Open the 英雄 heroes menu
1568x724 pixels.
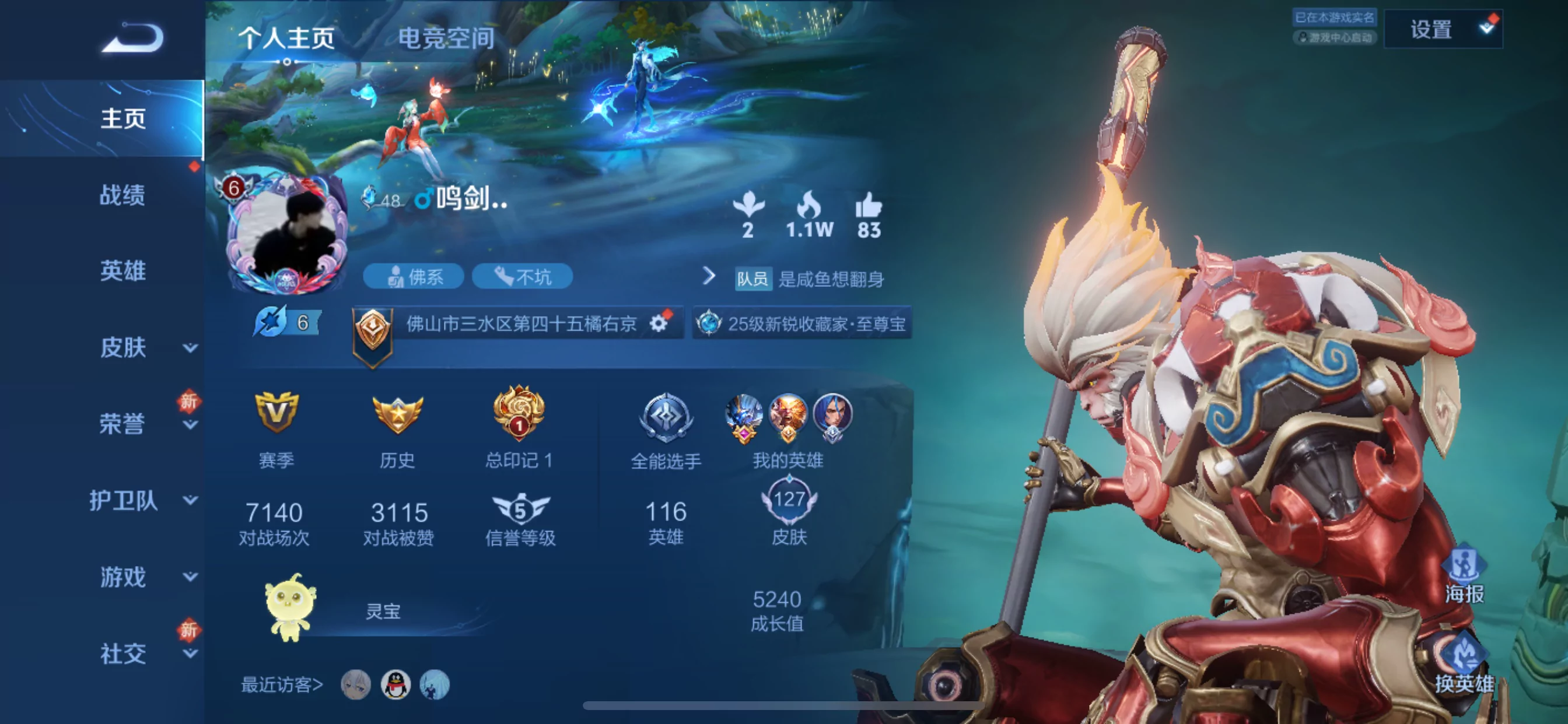pos(123,270)
